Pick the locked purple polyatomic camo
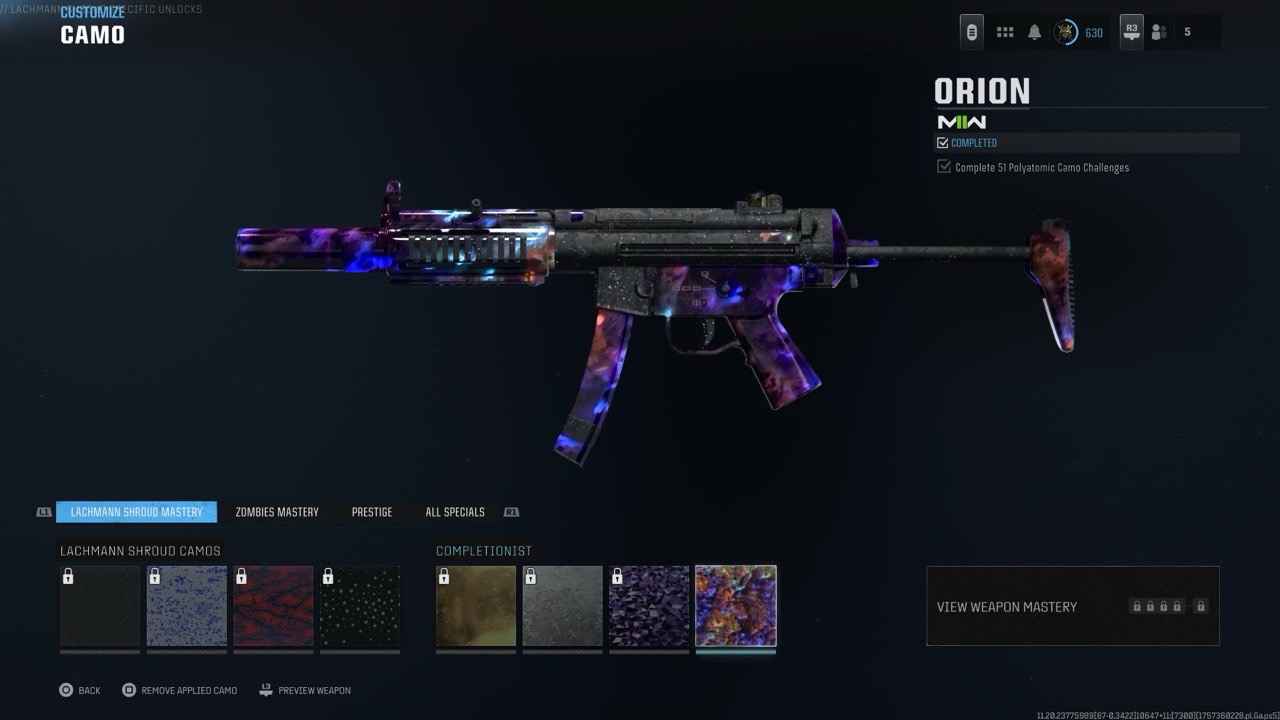1280x720 pixels. tap(649, 606)
